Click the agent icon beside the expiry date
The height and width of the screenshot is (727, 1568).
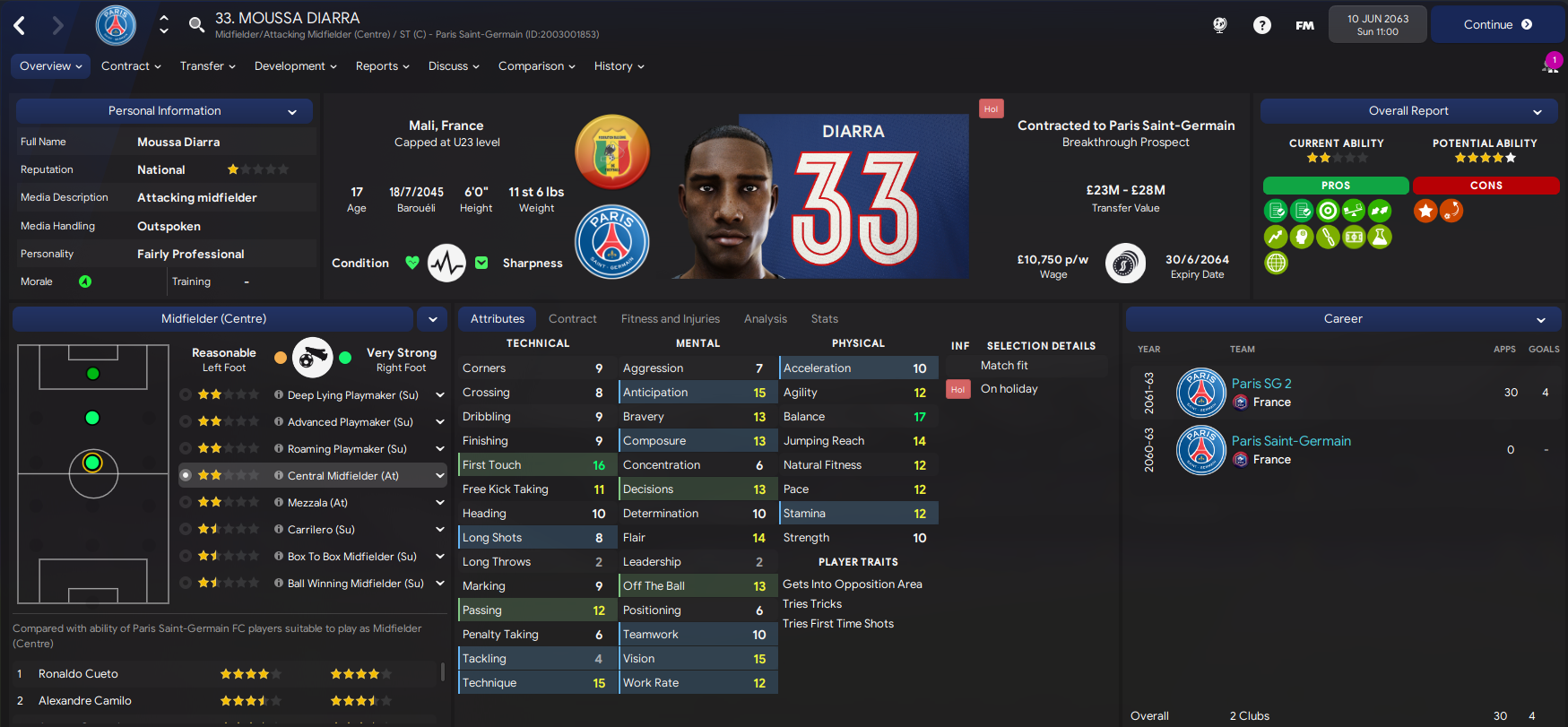click(x=1126, y=263)
